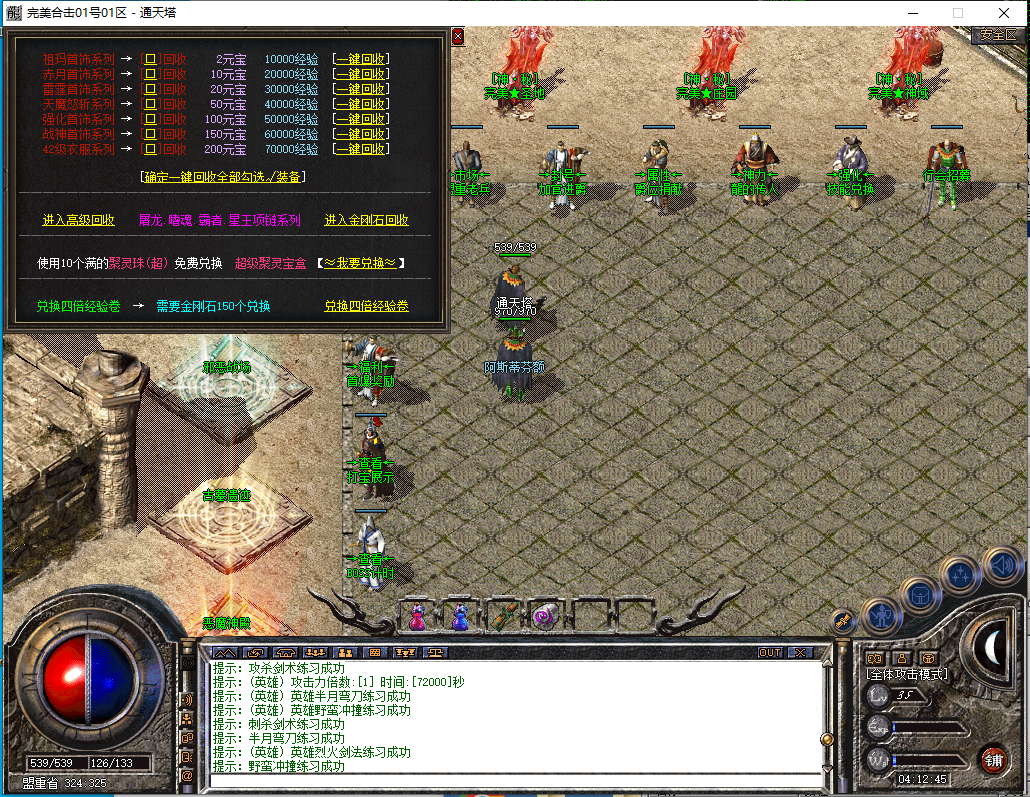Image resolution: width=1030 pixels, height=797 pixels.
Task: Click 一键回收 for the 天魔怒斩系列 row
Action: coord(361,104)
